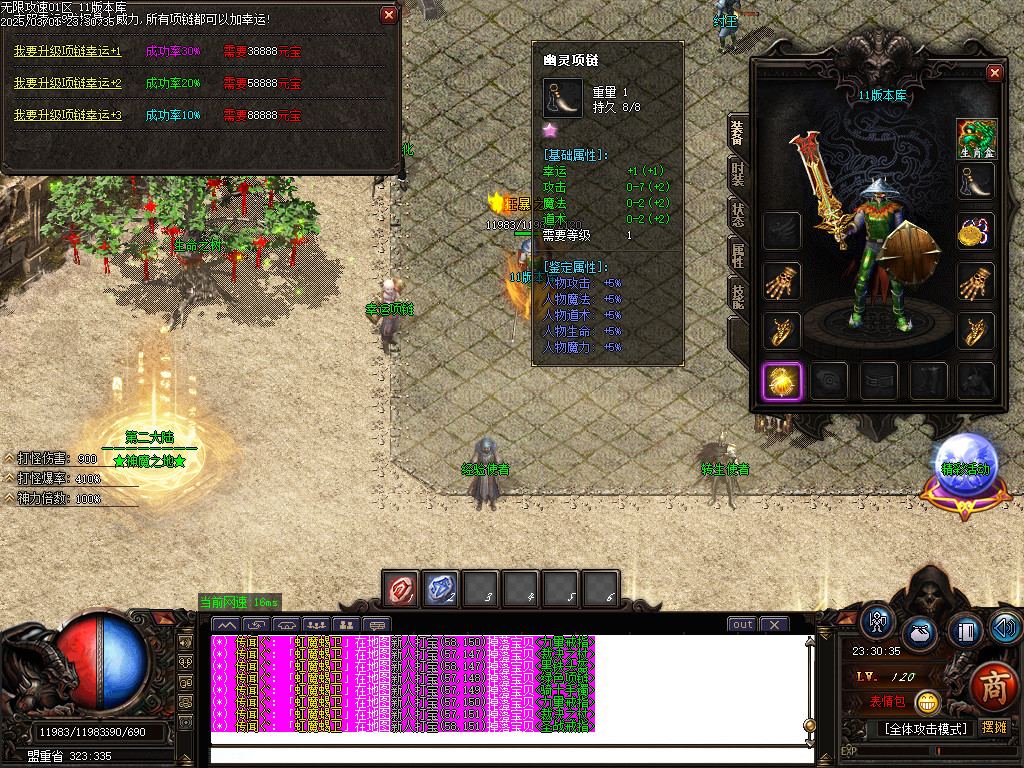Viewport: 1024px width, 768px height.
Task: Choose necklace luck +2 upgrade option
Action: point(67,83)
